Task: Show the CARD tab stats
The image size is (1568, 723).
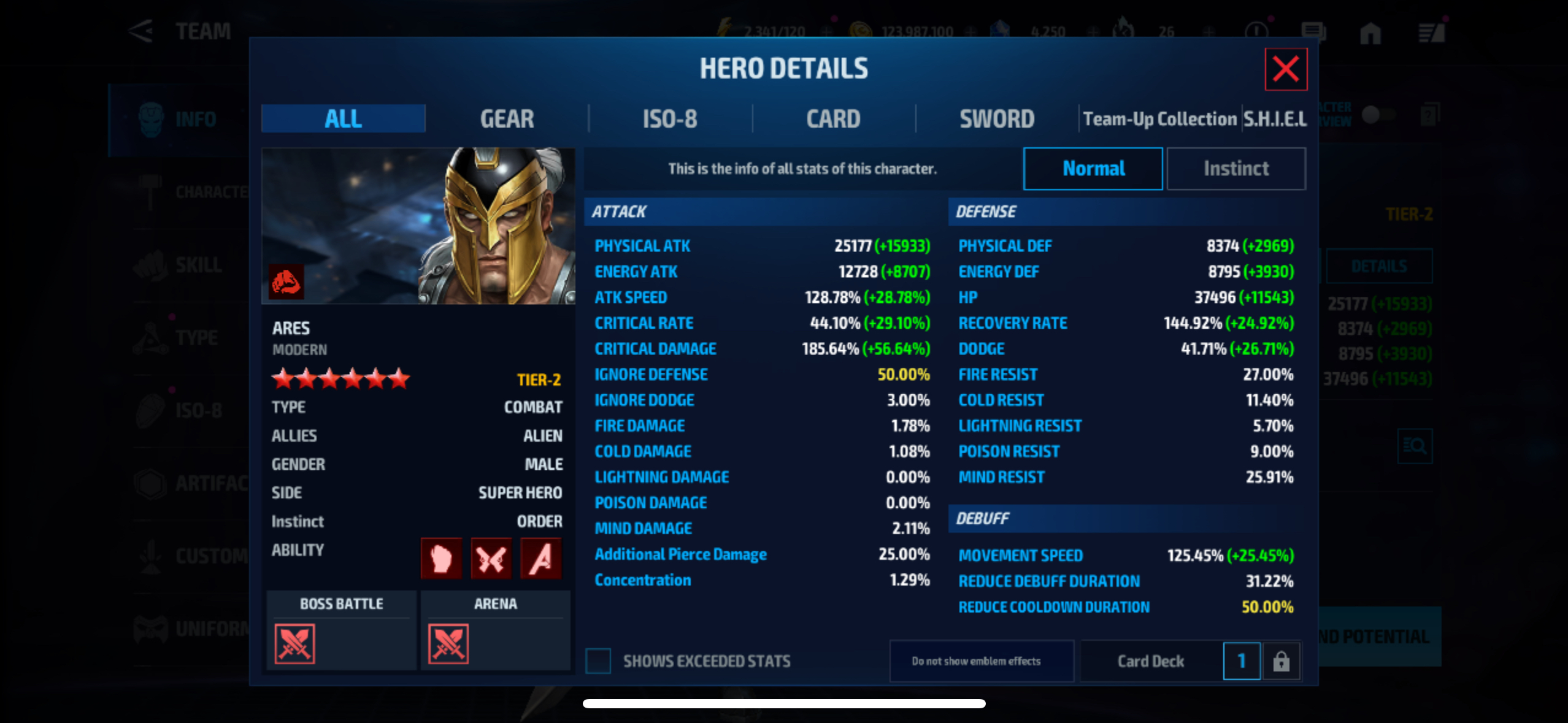Action: click(x=833, y=119)
